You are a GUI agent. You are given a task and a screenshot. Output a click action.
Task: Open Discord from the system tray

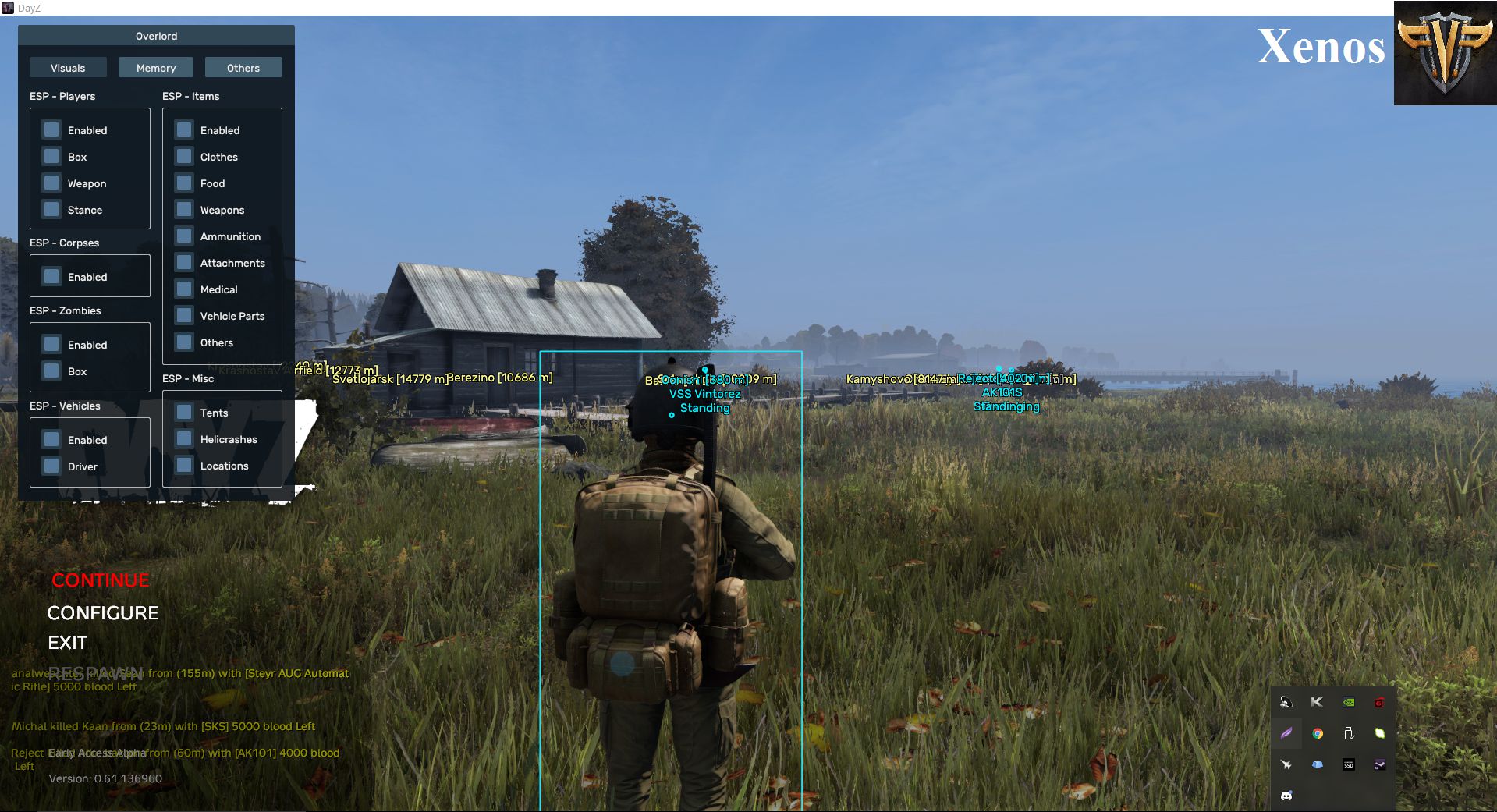pyautogui.click(x=1286, y=795)
